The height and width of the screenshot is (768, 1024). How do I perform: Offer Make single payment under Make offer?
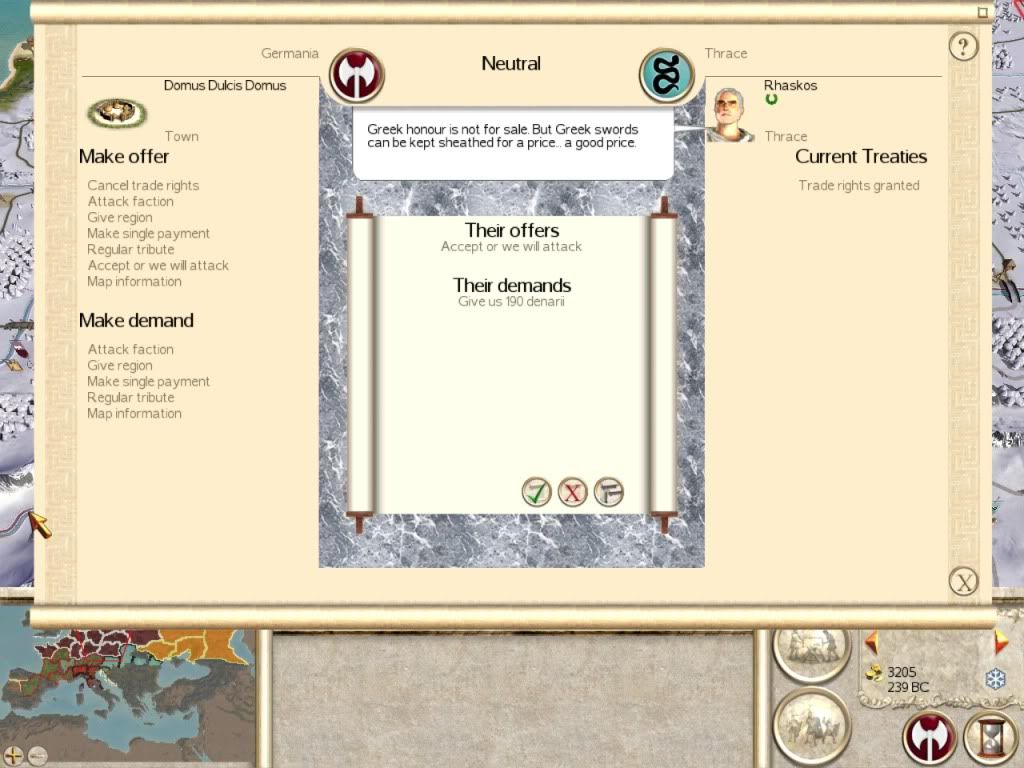tap(148, 233)
